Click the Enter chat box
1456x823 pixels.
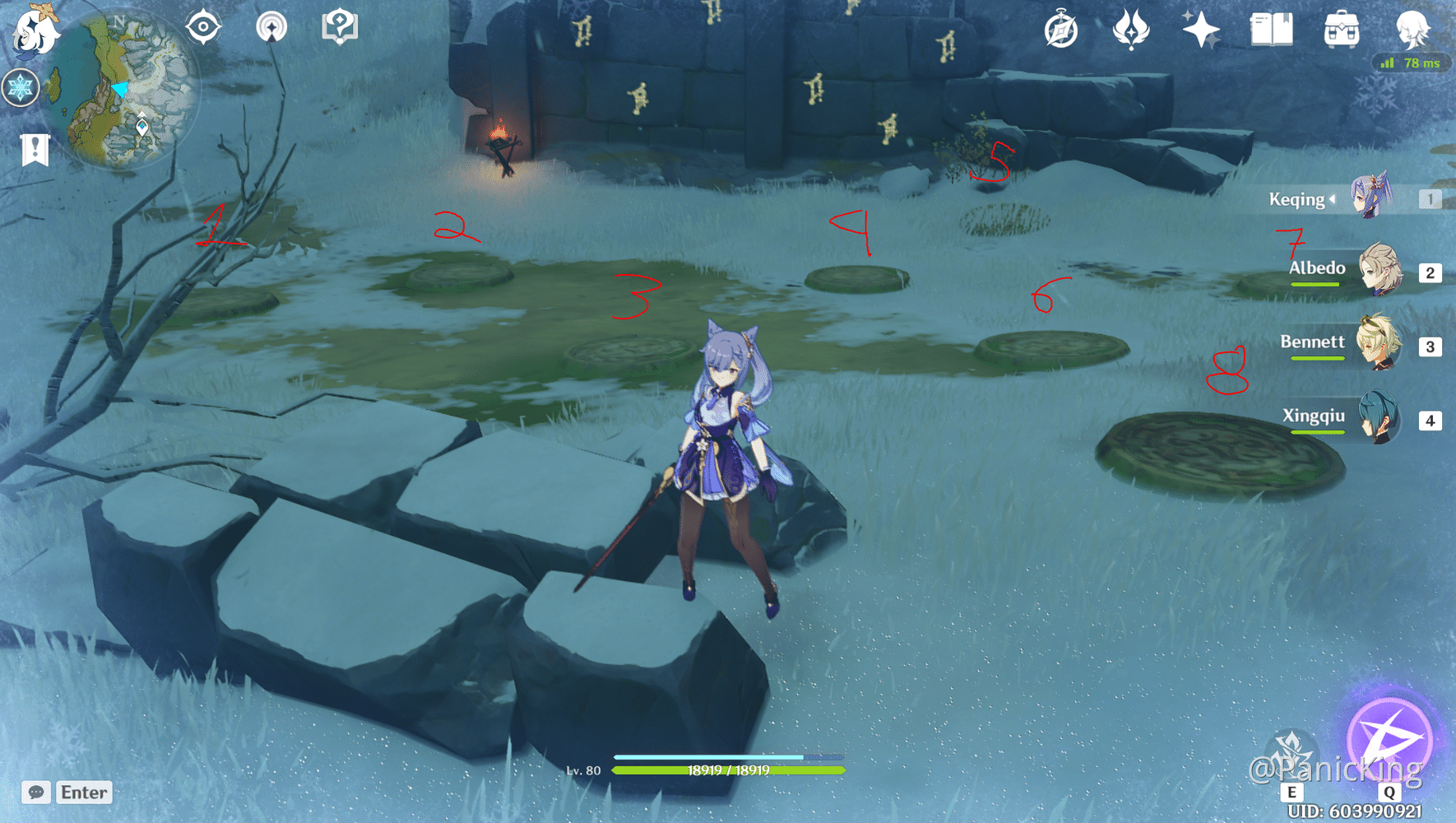click(82, 793)
